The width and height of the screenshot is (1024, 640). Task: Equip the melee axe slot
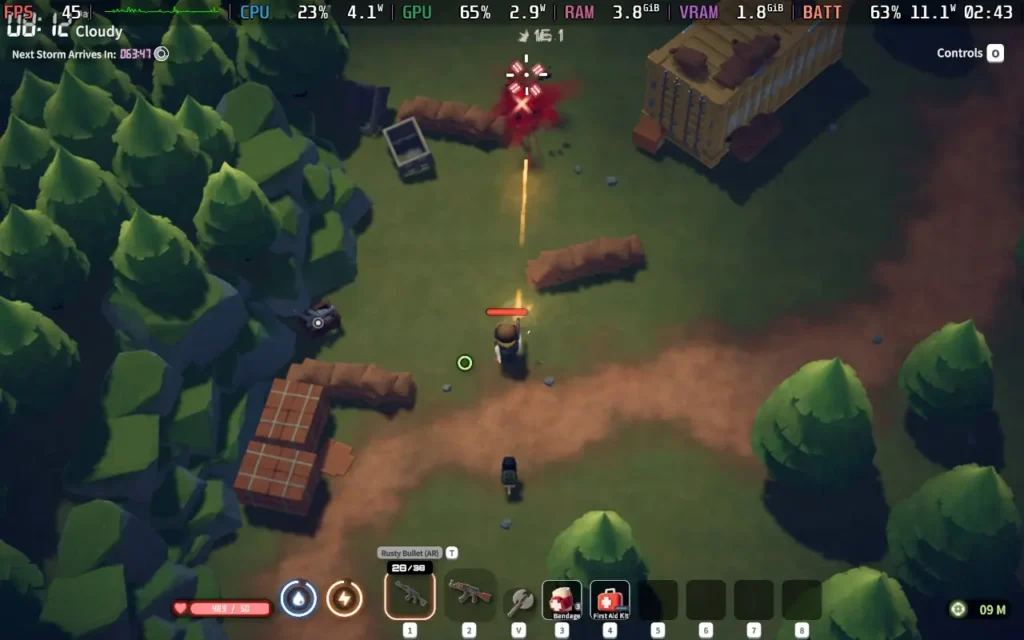(518, 600)
